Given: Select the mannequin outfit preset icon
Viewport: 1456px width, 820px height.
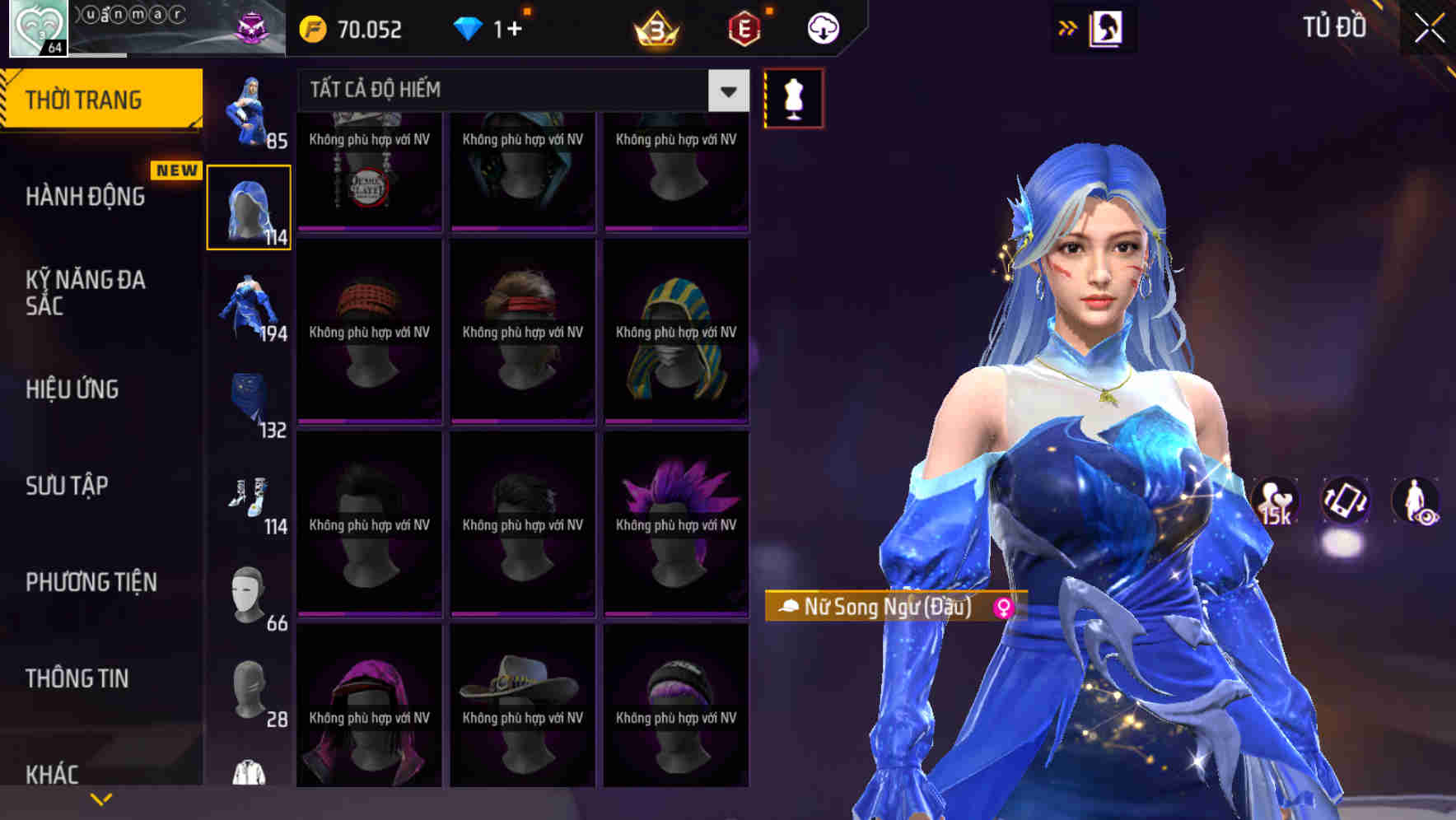Looking at the screenshot, I should pyautogui.click(x=793, y=96).
